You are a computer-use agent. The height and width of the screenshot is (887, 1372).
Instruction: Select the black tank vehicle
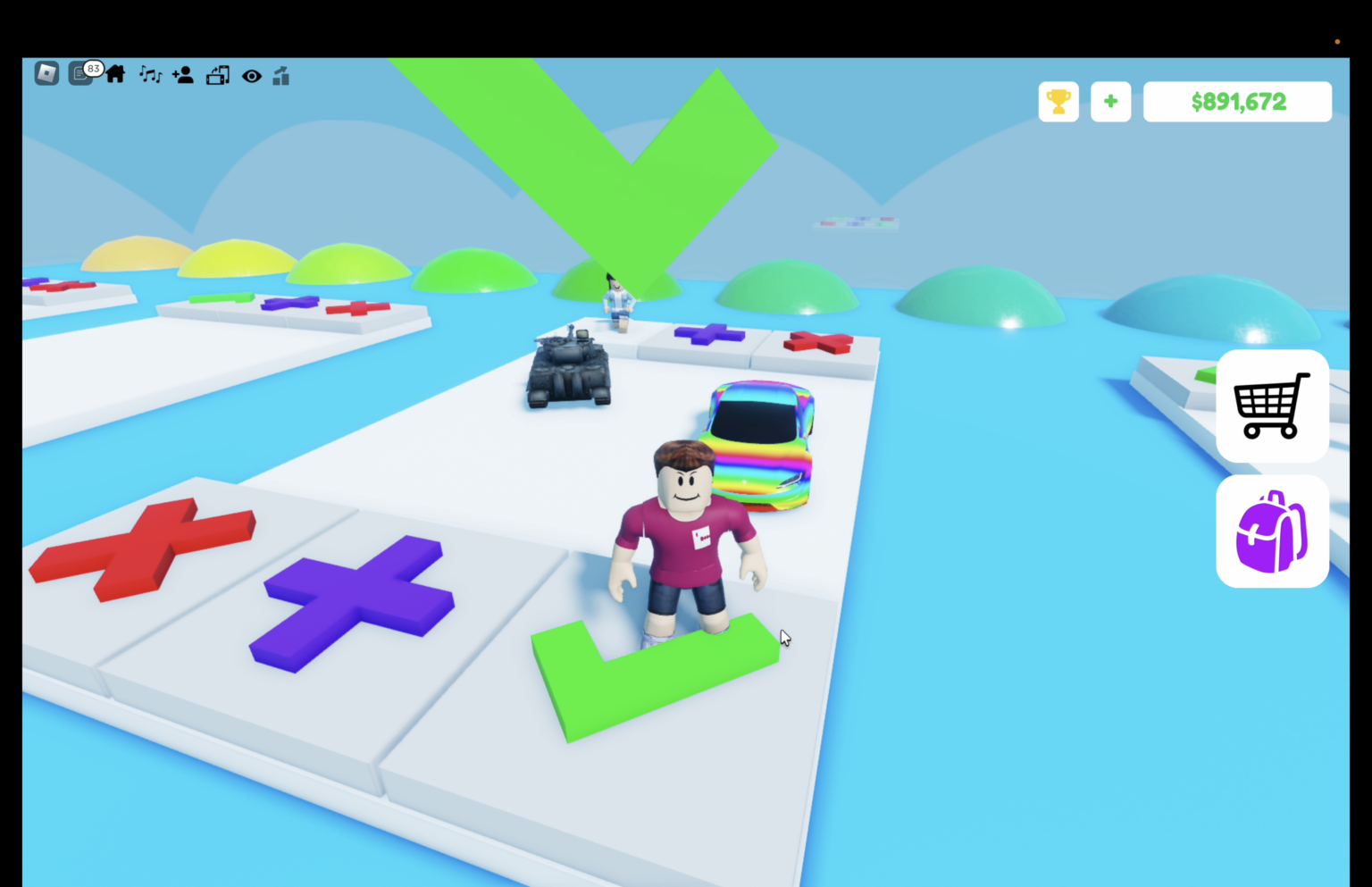[570, 369]
